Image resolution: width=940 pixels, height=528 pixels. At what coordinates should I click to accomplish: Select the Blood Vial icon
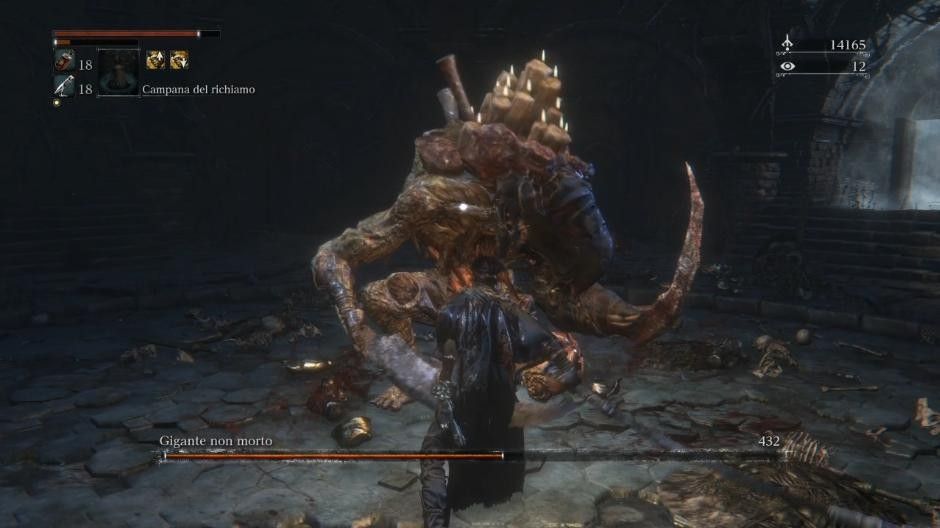62,62
